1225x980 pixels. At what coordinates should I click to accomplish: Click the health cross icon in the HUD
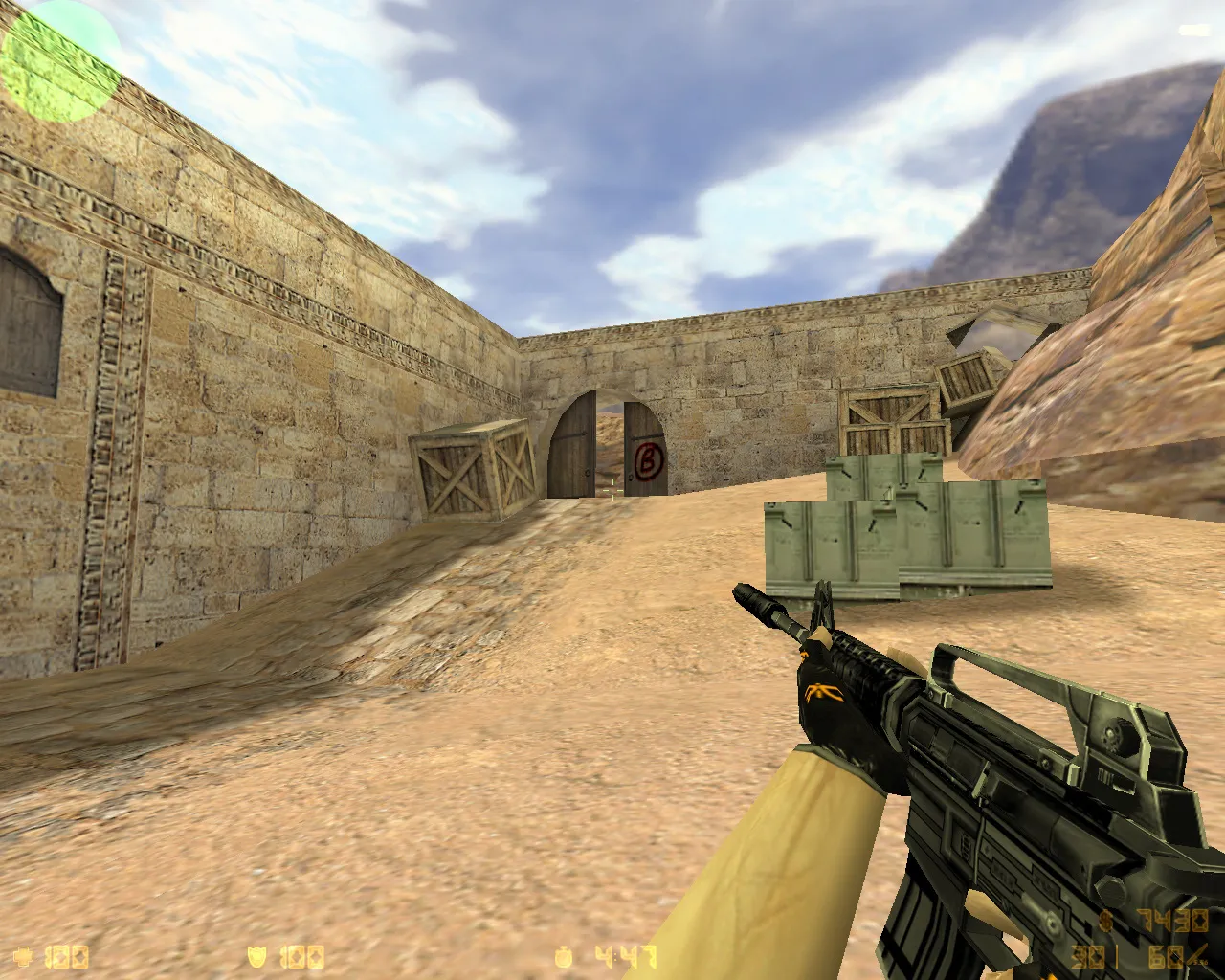coord(22,954)
